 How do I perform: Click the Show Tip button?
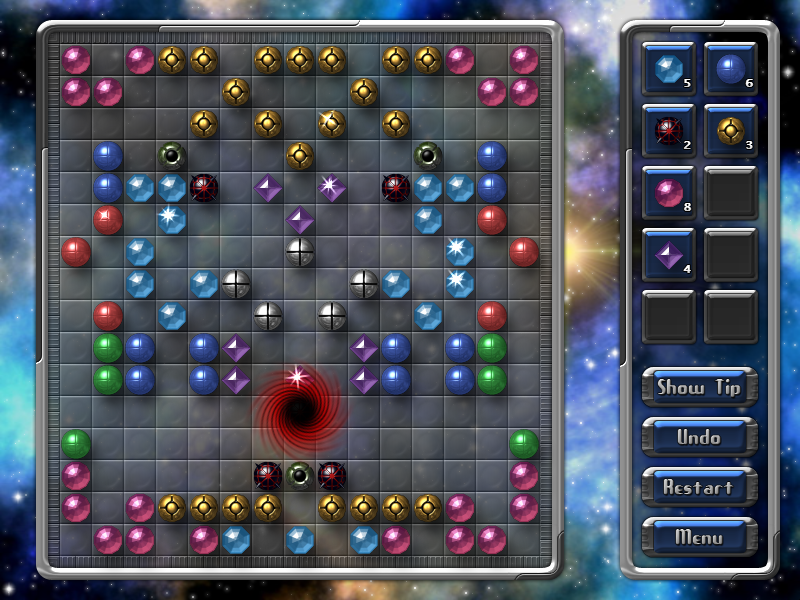tap(699, 387)
